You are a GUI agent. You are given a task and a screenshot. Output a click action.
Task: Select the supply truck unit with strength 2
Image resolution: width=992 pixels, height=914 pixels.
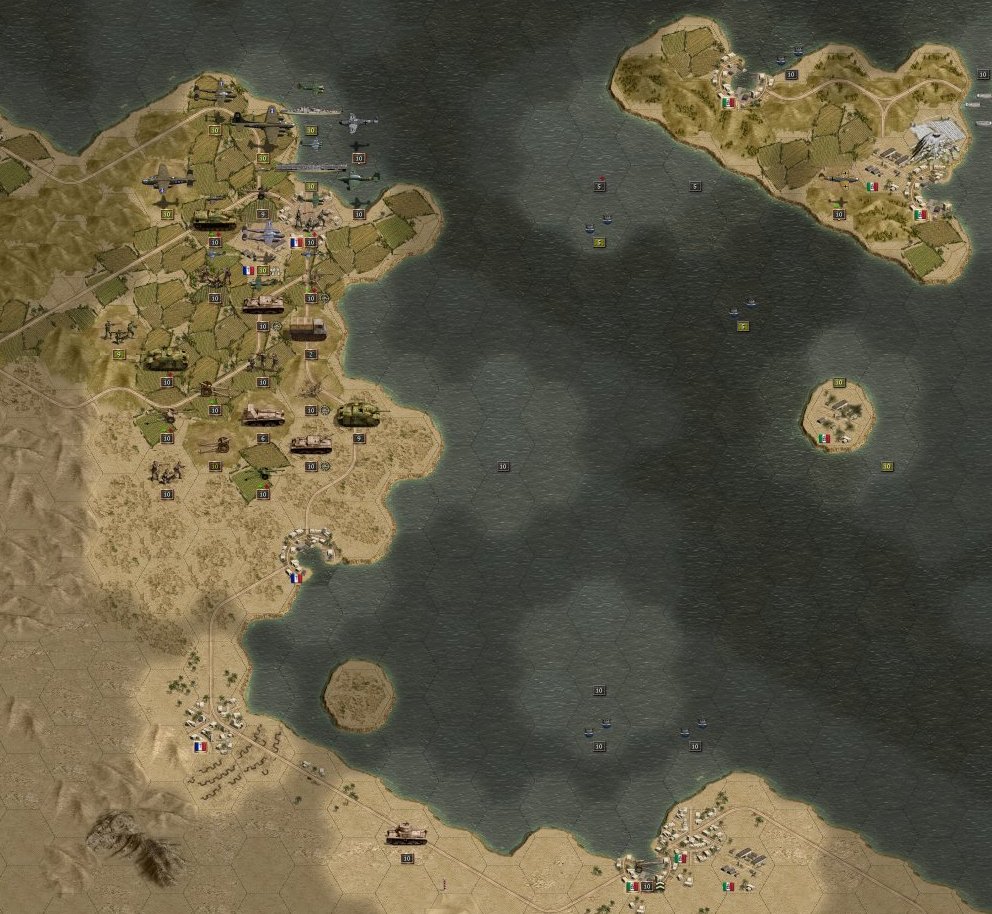308,329
